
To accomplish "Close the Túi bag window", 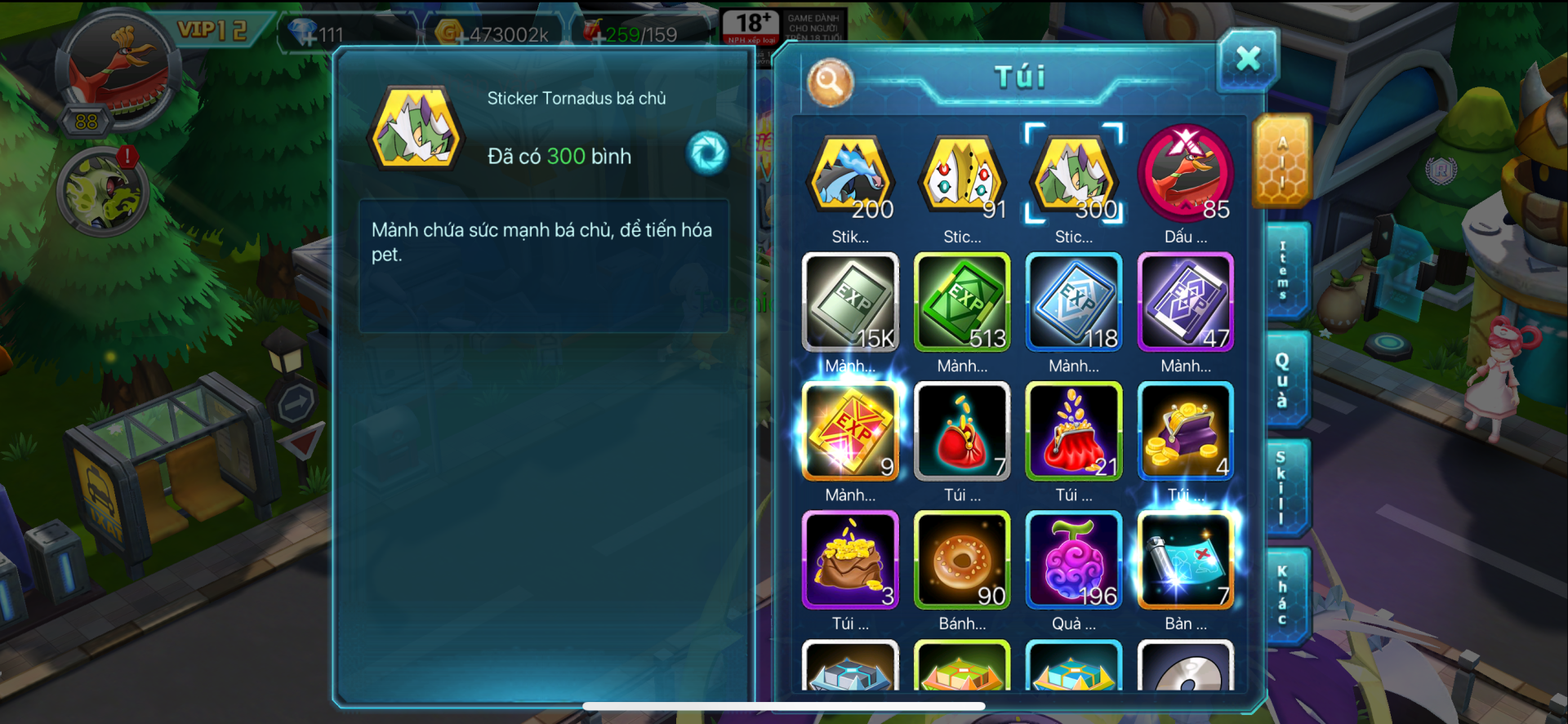I will pyautogui.click(x=1247, y=59).
